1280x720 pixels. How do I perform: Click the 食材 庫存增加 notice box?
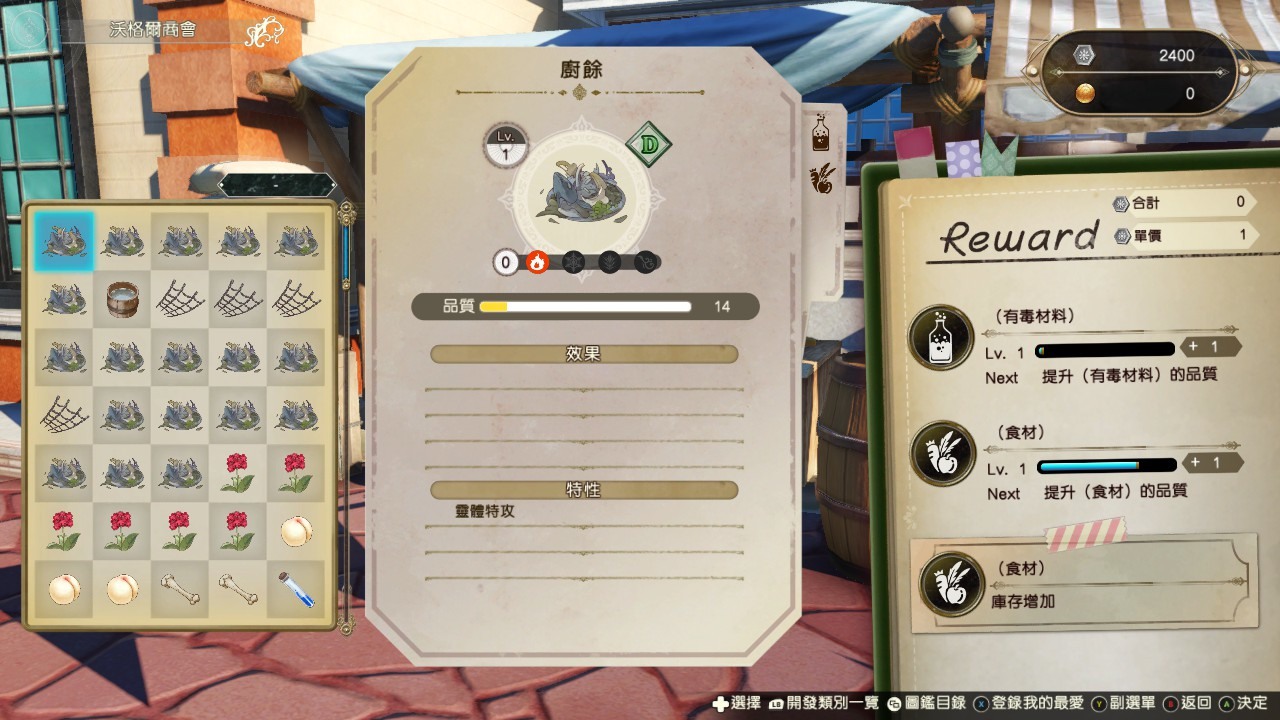(x=1085, y=583)
